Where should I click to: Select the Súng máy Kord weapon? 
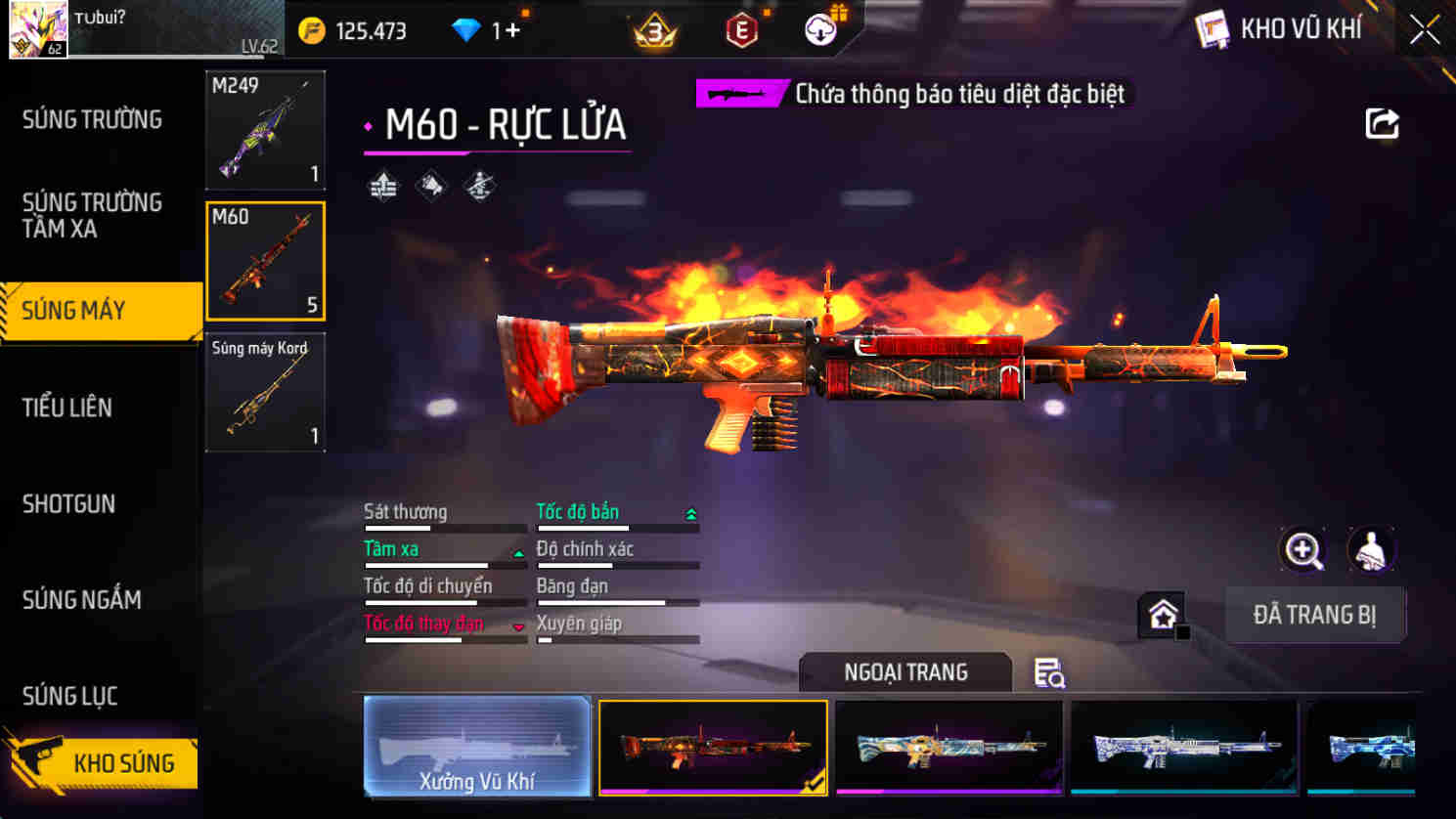pos(265,391)
